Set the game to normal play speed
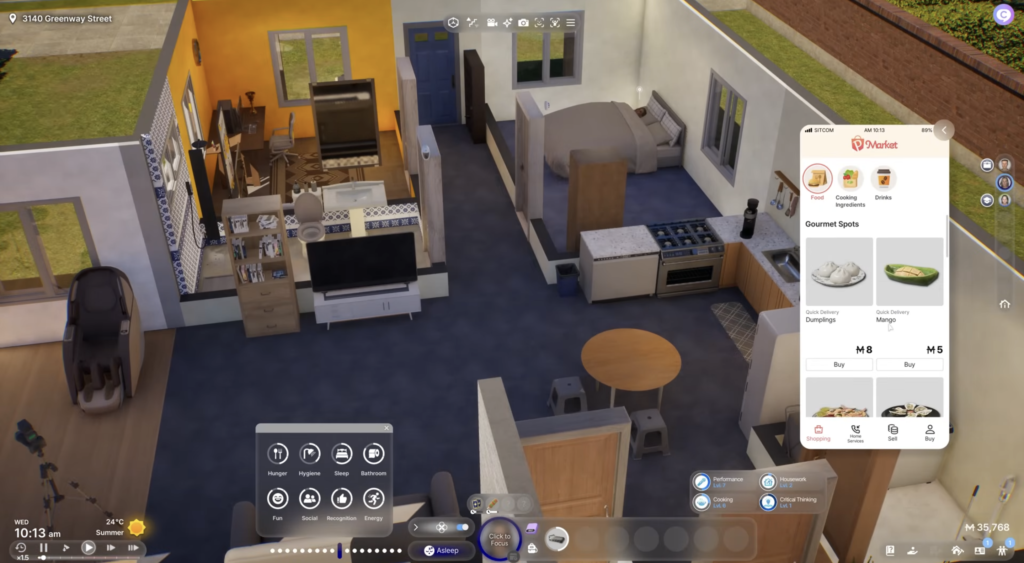This screenshot has height=563, width=1024. pyautogui.click(x=88, y=548)
